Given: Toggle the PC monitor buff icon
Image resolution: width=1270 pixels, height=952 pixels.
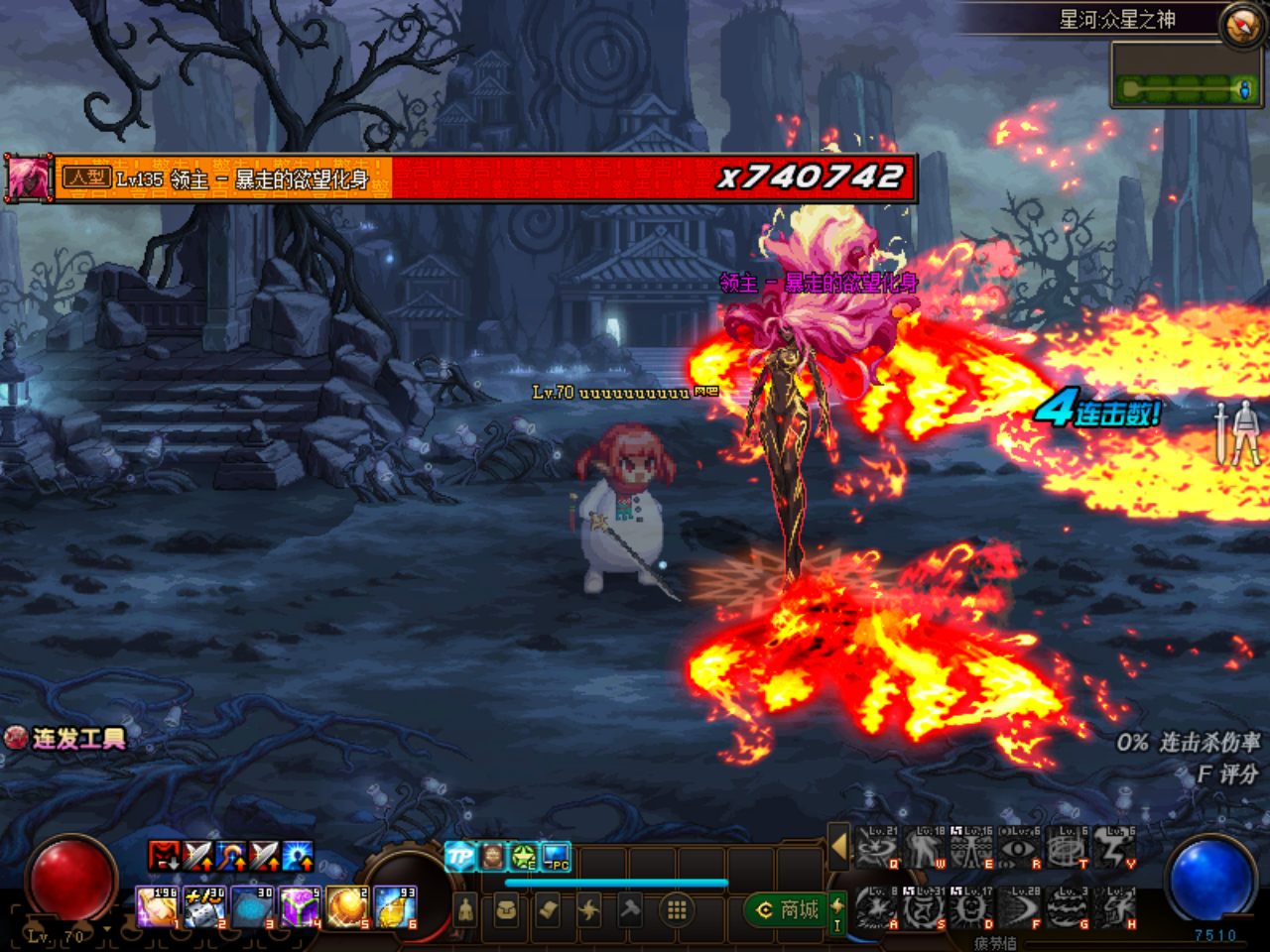Looking at the screenshot, I should click(555, 856).
